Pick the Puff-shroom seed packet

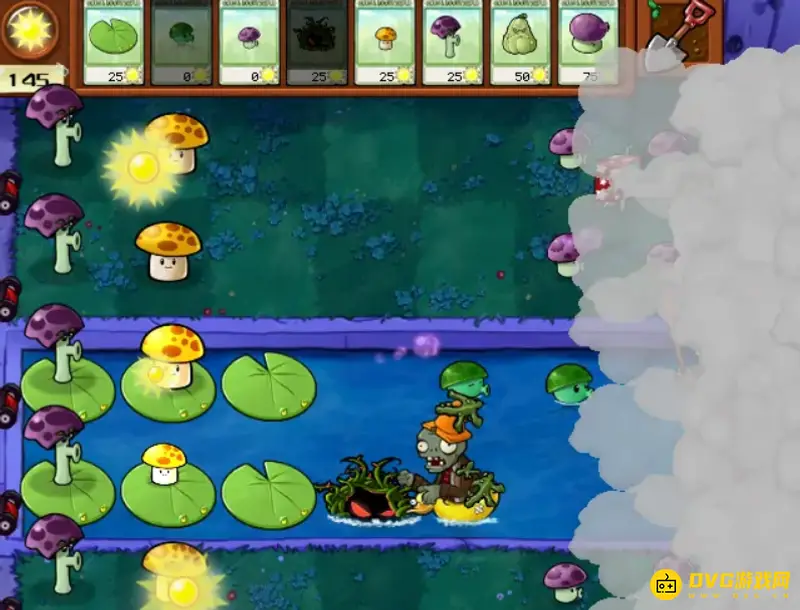coord(249,40)
